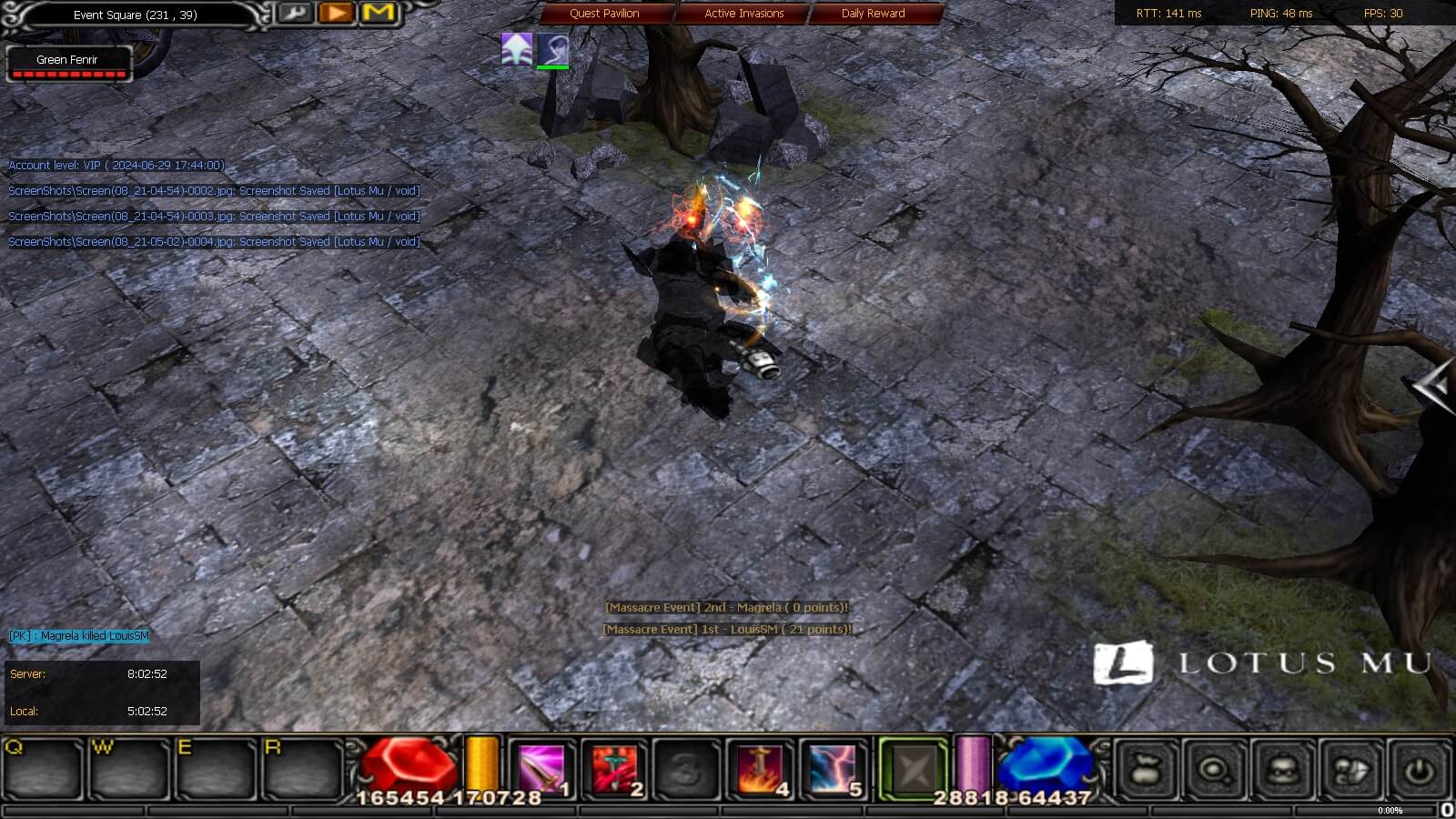The height and width of the screenshot is (819, 1456).
Task: Switch to the Quest Pavilion tab
Action: click(603, 14)
